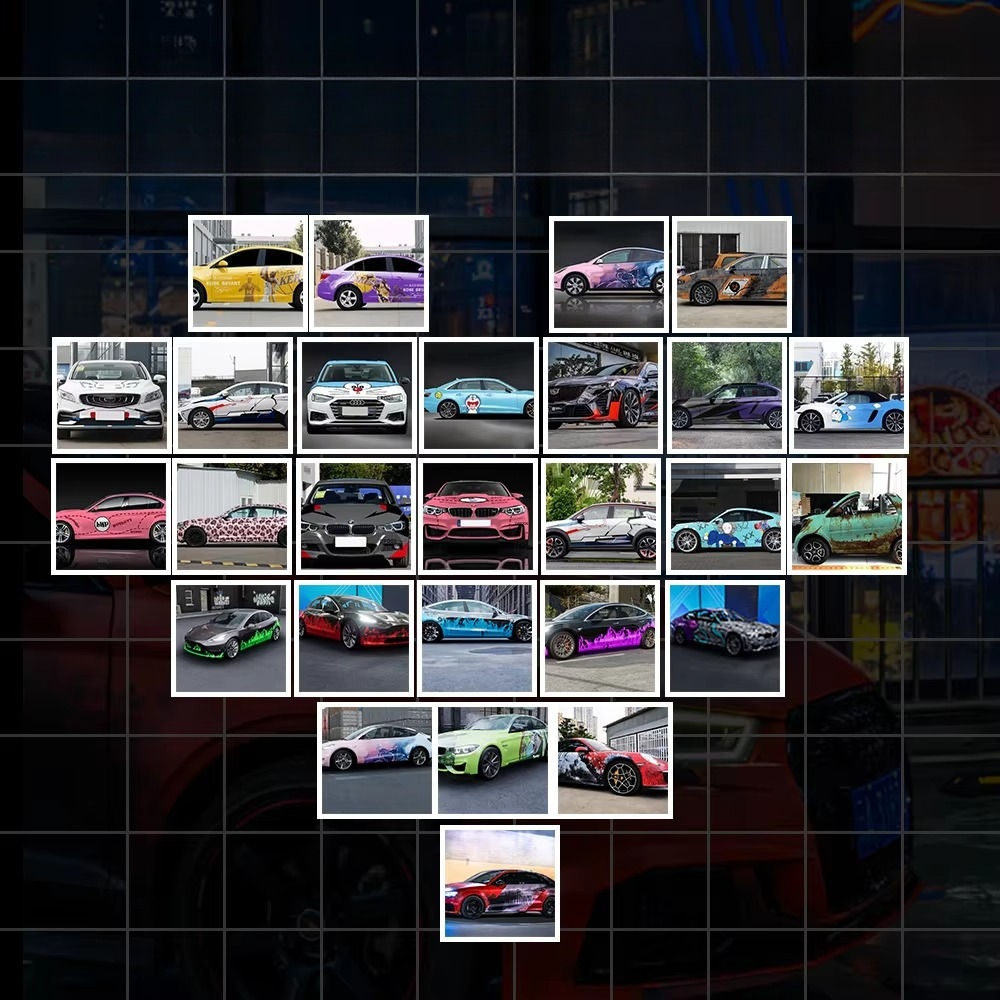Image resolution: width=1000 pixels, height=1000 pixels.
Task: Select the white Geely front-view thumbnail
Action: pyautogui.click(x=111, y=395)
